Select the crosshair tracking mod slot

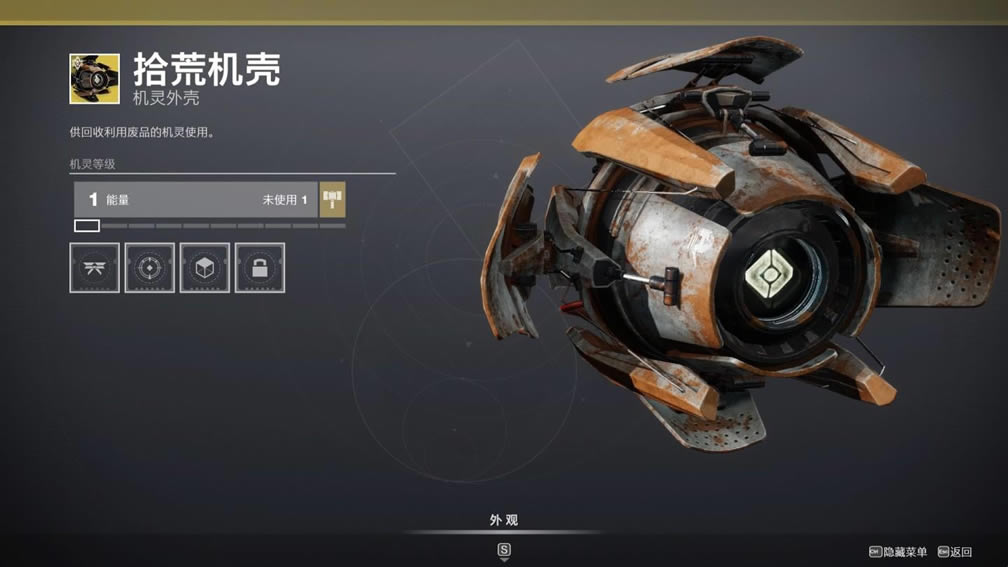[x=150, y=268]
